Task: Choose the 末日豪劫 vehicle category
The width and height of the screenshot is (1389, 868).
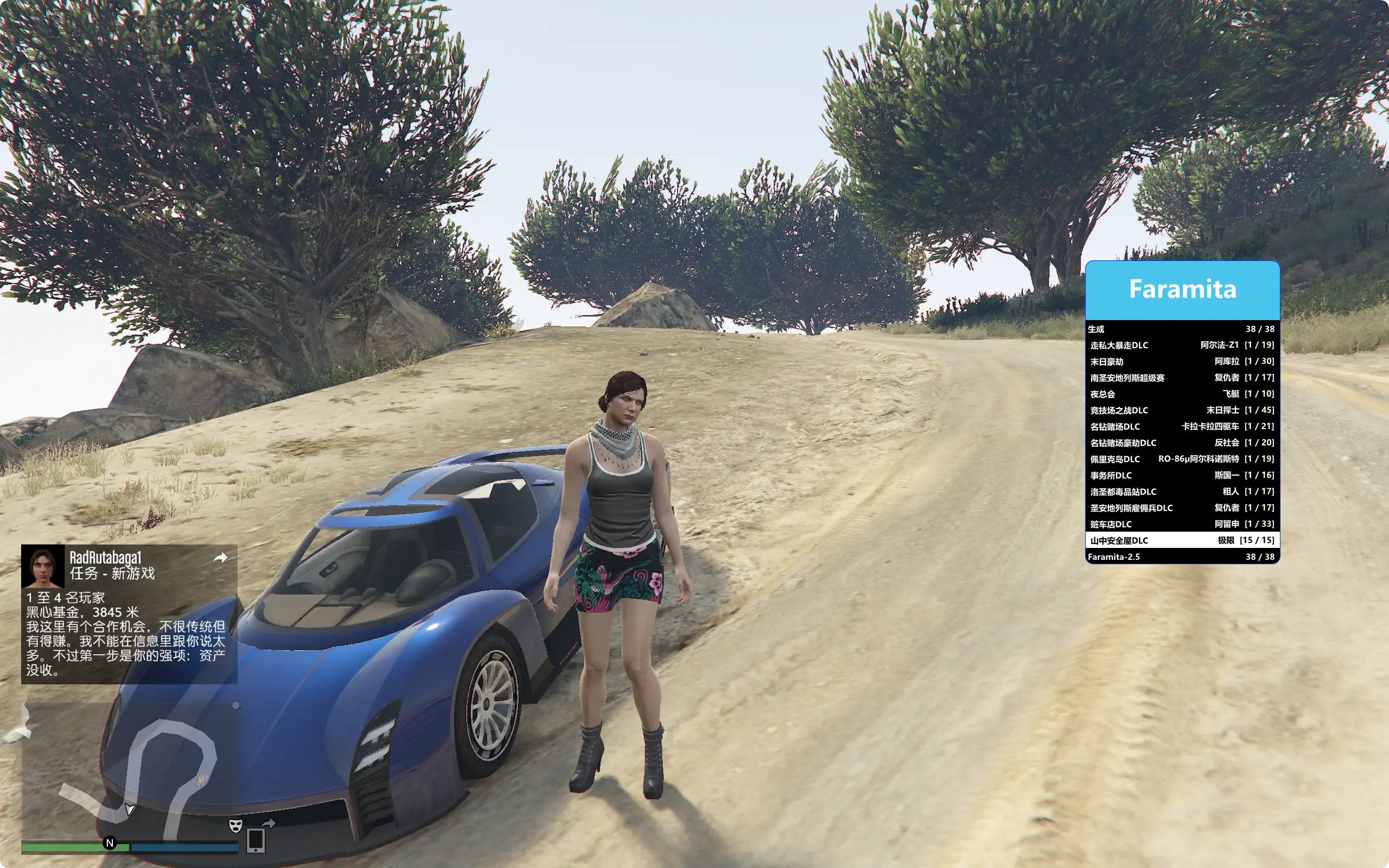Action: pos(1182,362)
